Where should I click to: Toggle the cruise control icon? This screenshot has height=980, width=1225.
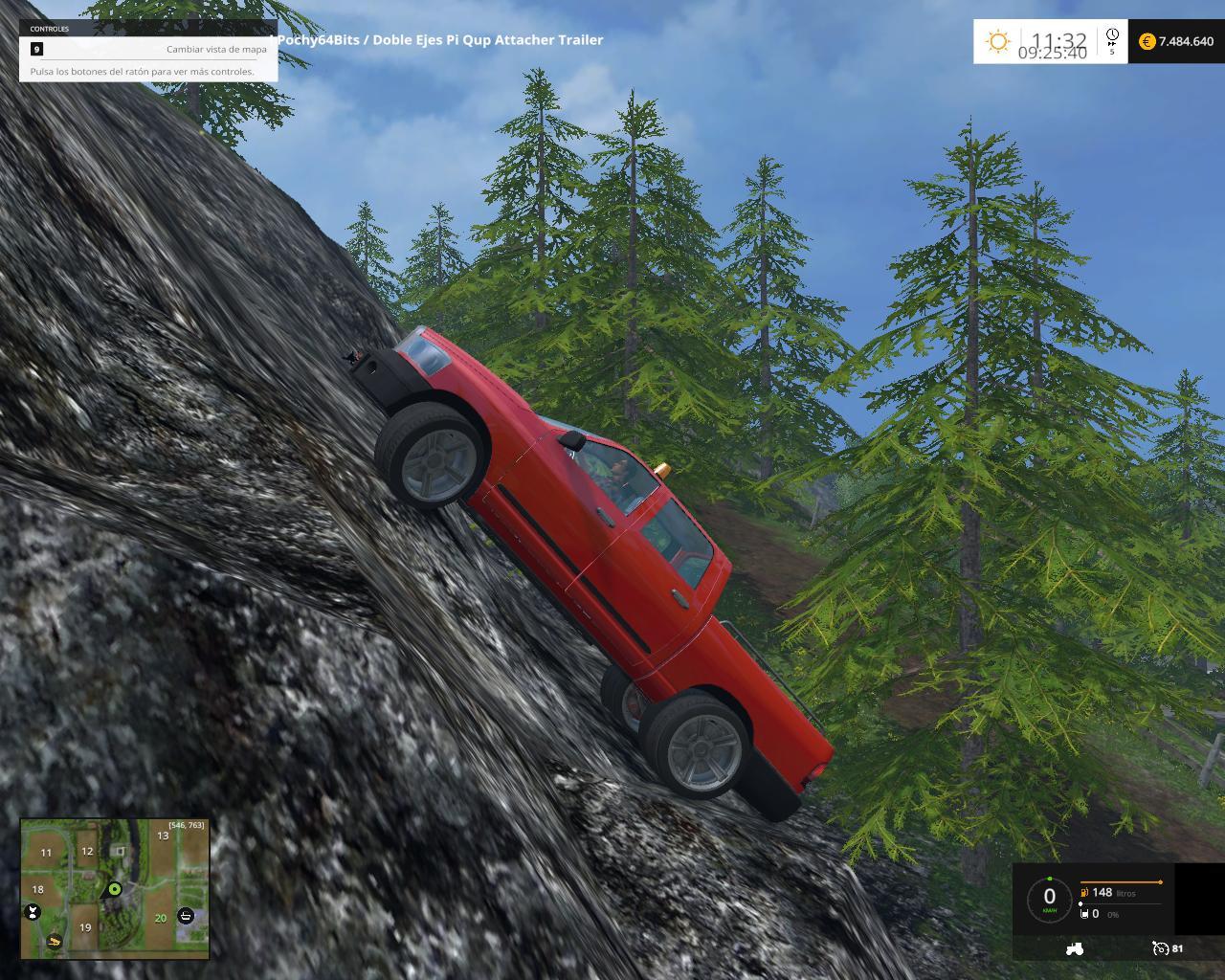[x=1160, y=948]
